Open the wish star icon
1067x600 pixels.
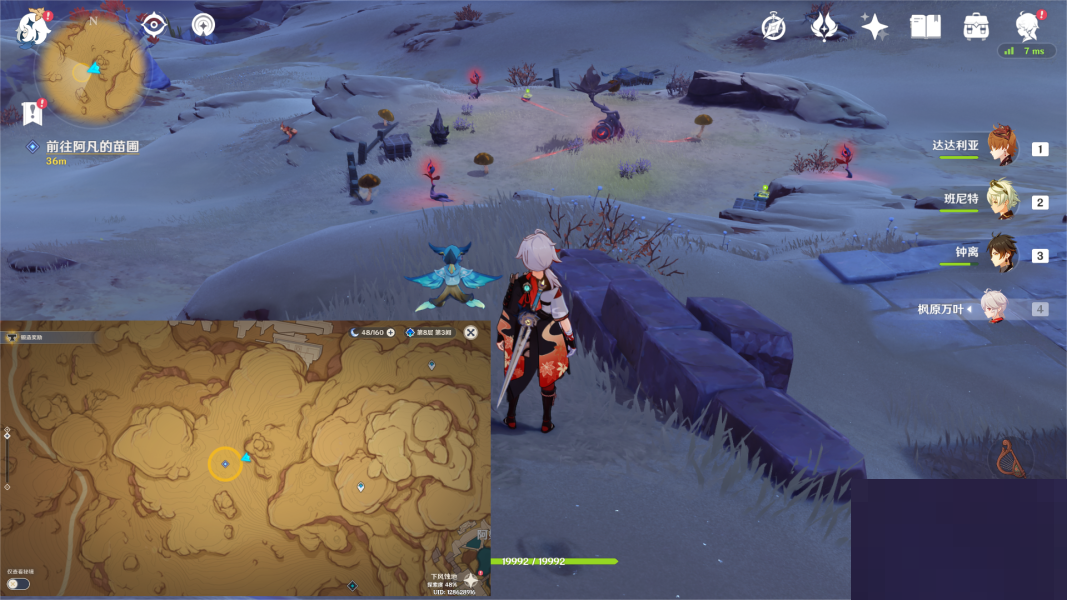(x=875, y=27)
